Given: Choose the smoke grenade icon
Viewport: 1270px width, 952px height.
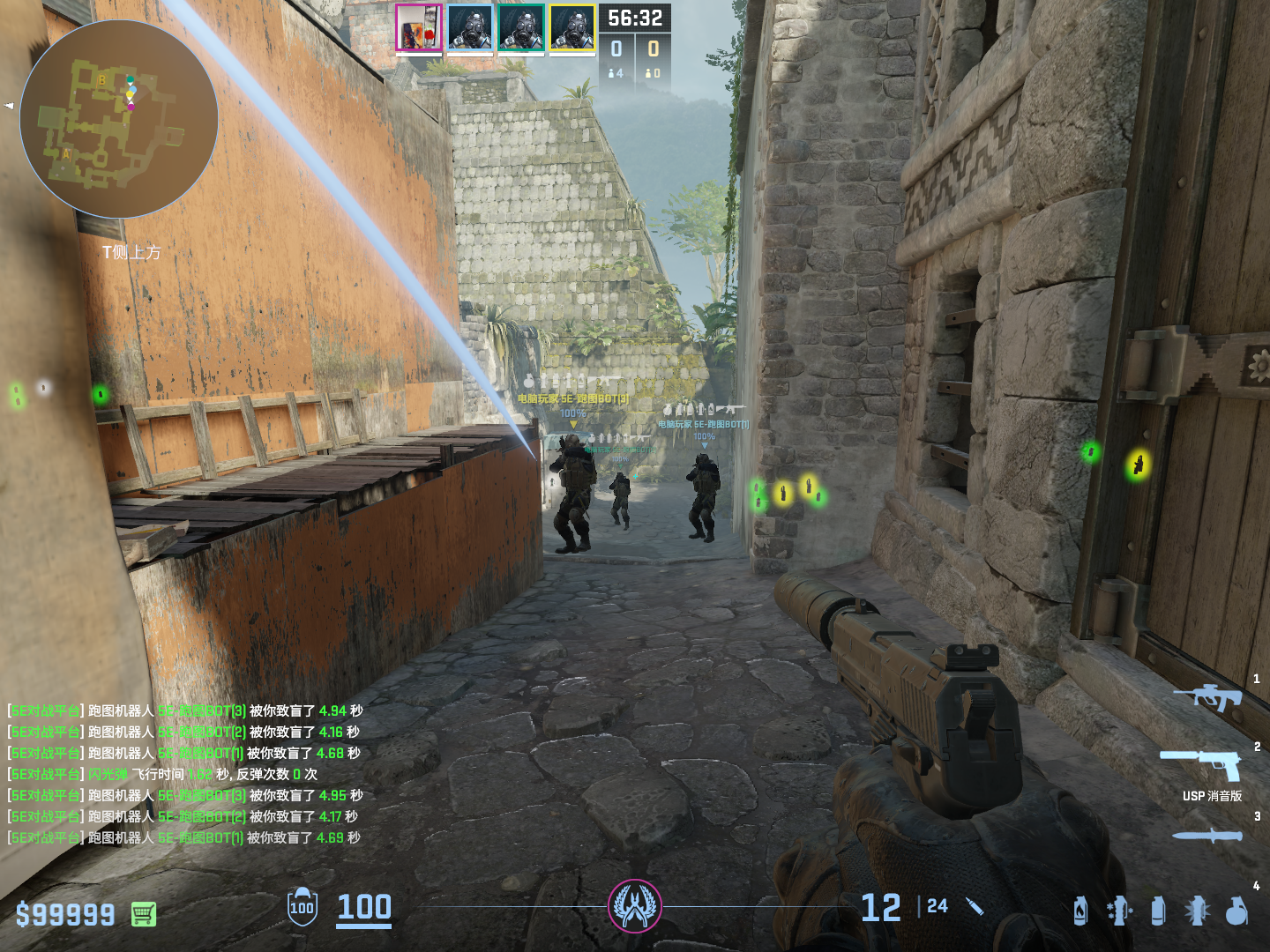Looking at the screenshot, I should (x=1158, y=911).
